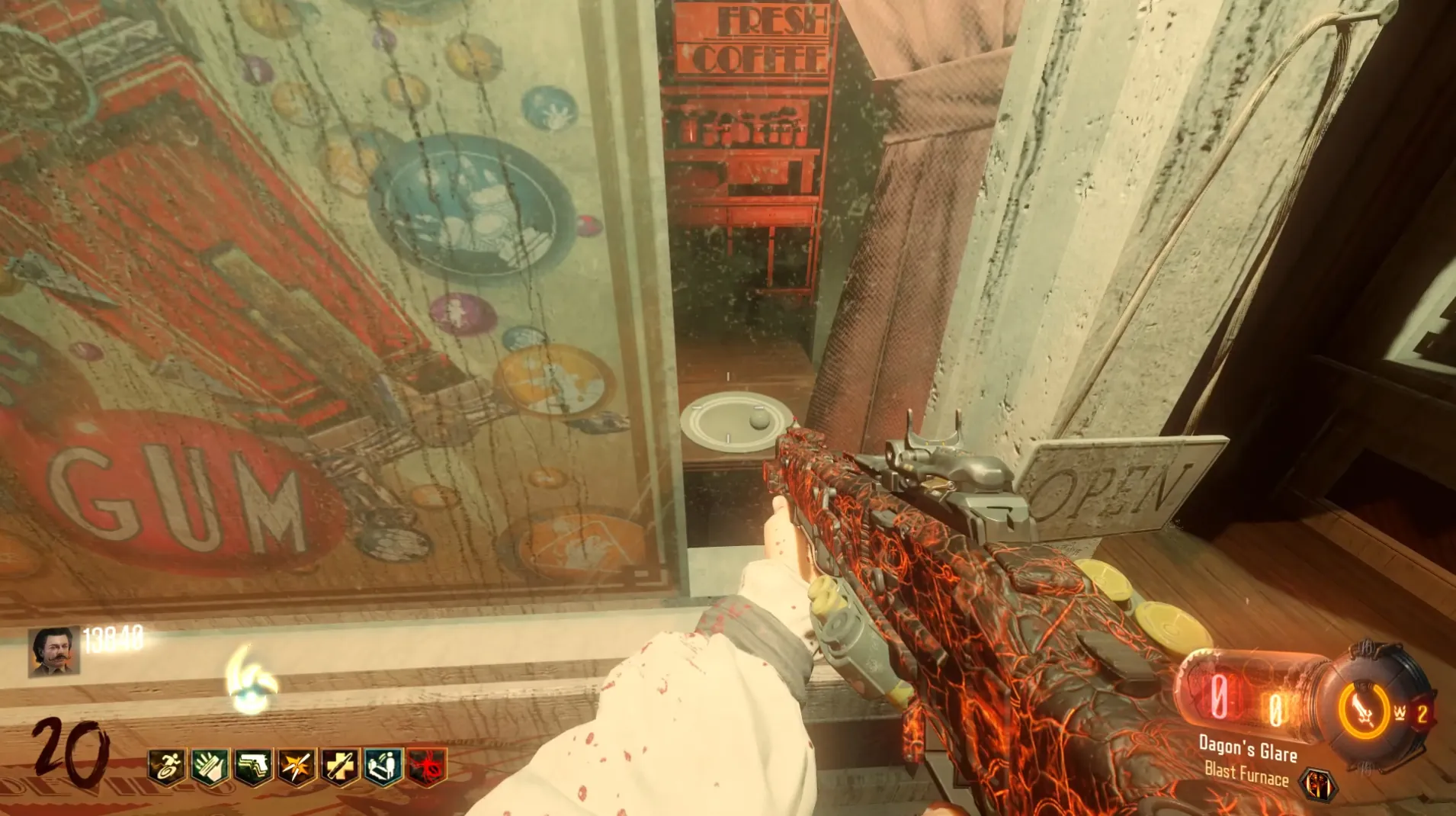Click the Stamin-Up running man perk icon
Viewport: 1456px width, 816px height.
point(166,766)
